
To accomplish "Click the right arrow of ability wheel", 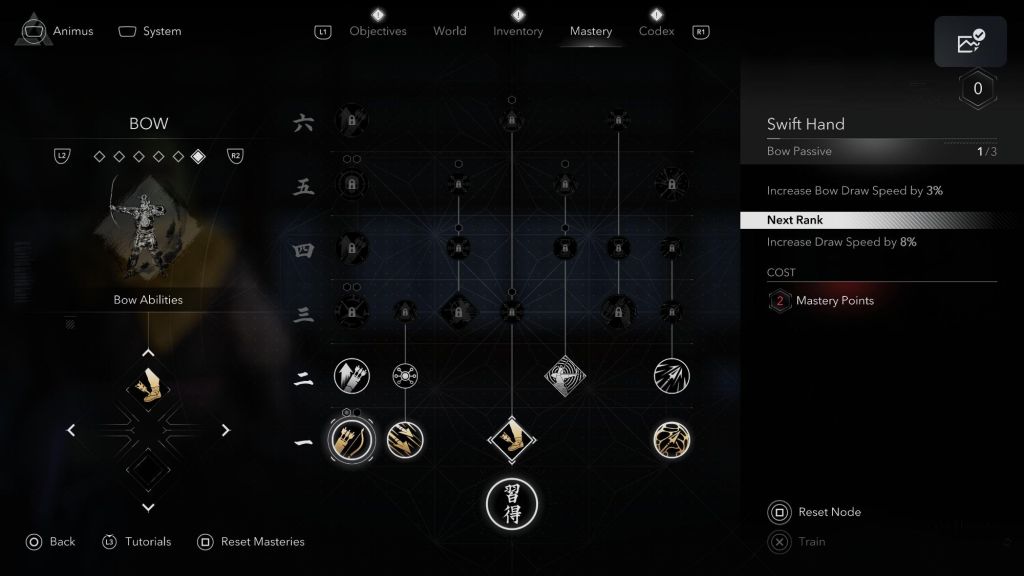I will click(x=226, y=431).
